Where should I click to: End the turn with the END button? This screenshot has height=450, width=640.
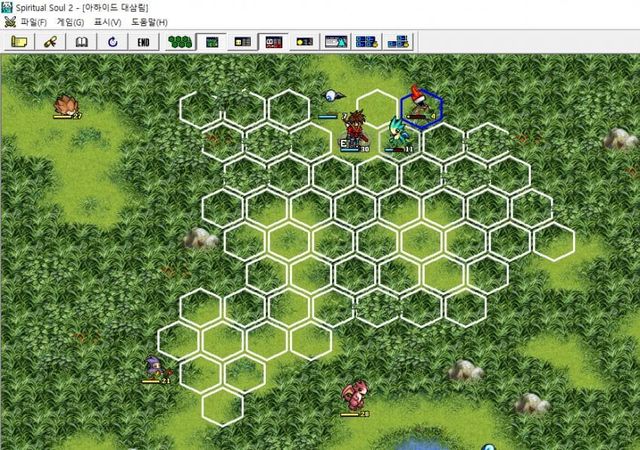click(143, 41)
